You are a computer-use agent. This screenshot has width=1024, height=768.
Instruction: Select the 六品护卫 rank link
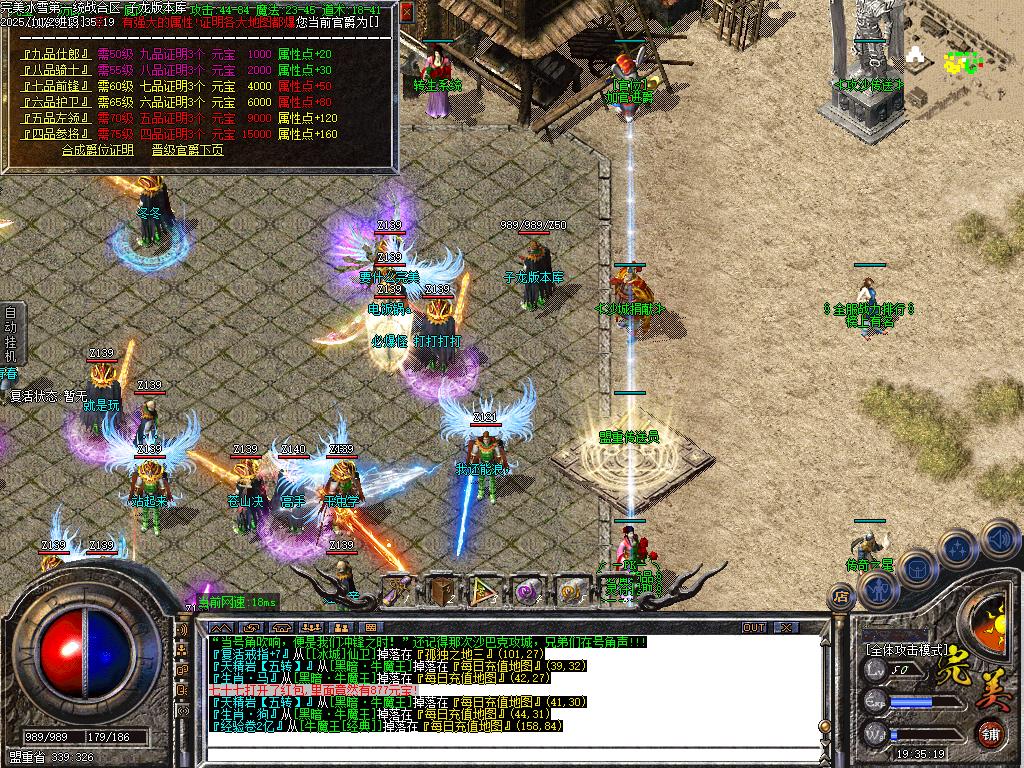click(x=56, y=102)
